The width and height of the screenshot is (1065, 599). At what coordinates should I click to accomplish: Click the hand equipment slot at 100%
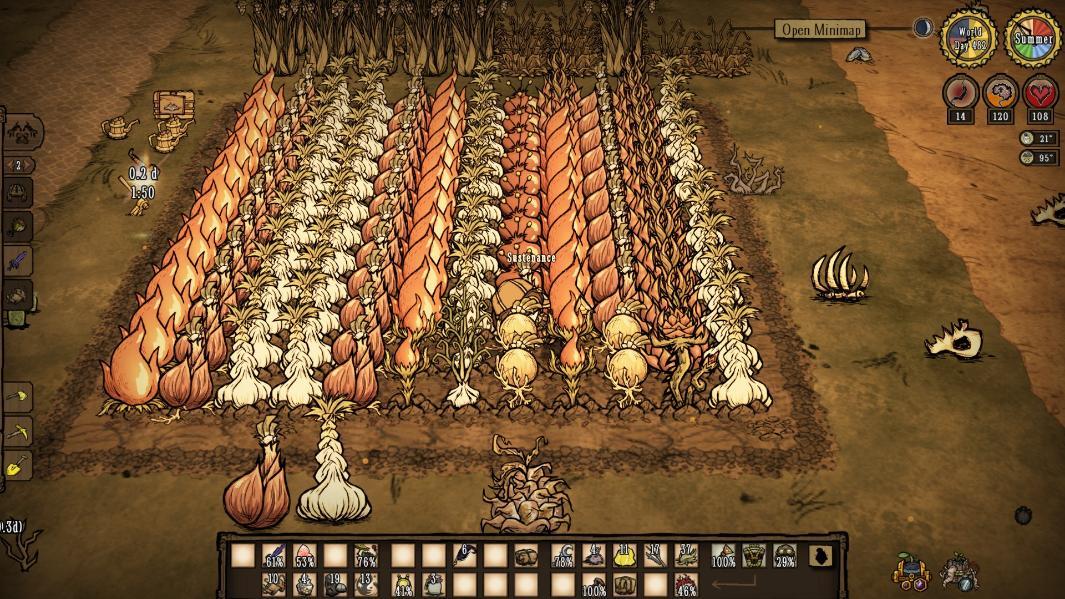coord(723,556)
